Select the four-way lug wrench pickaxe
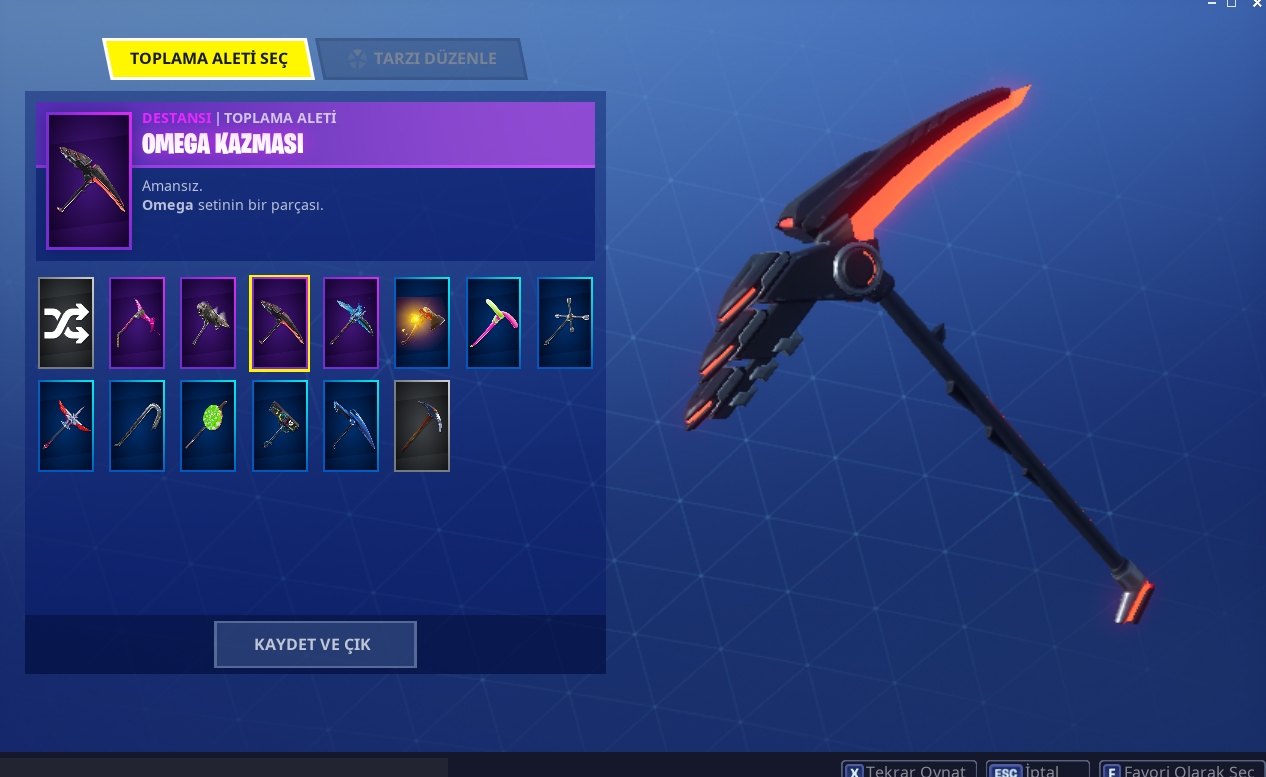 click(x=565, y=323)
